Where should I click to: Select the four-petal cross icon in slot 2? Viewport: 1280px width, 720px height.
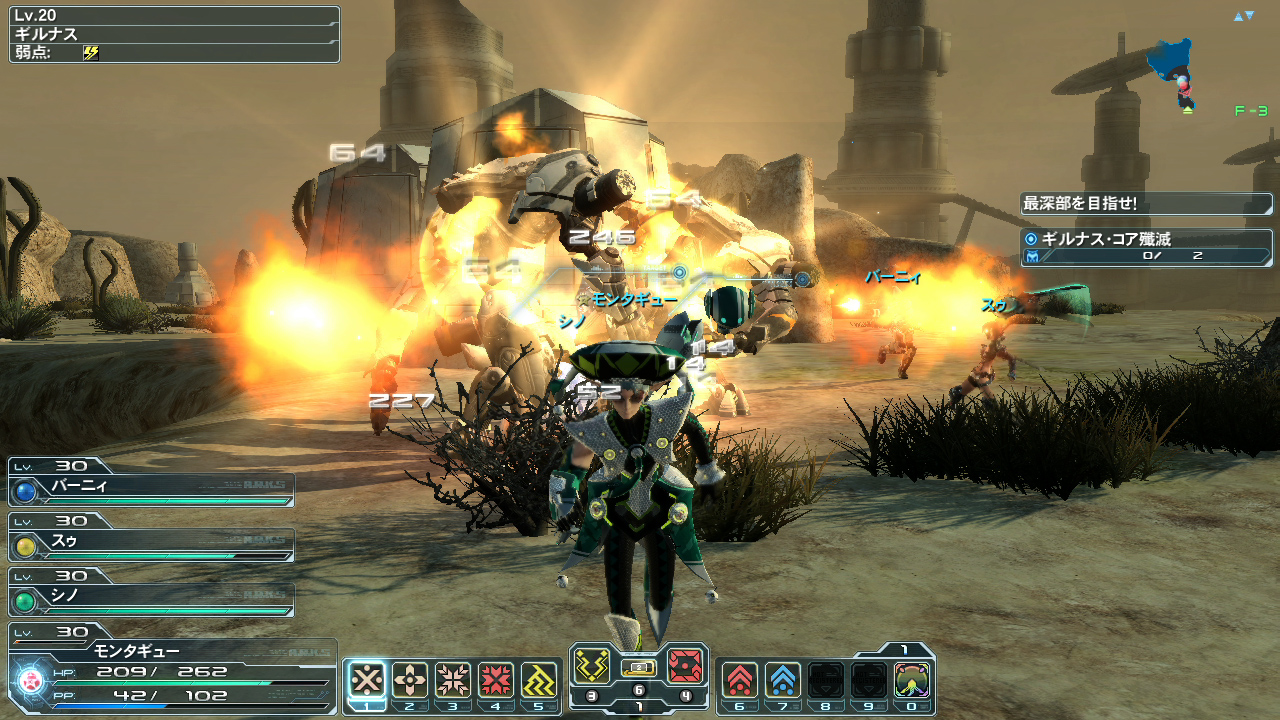410,680
